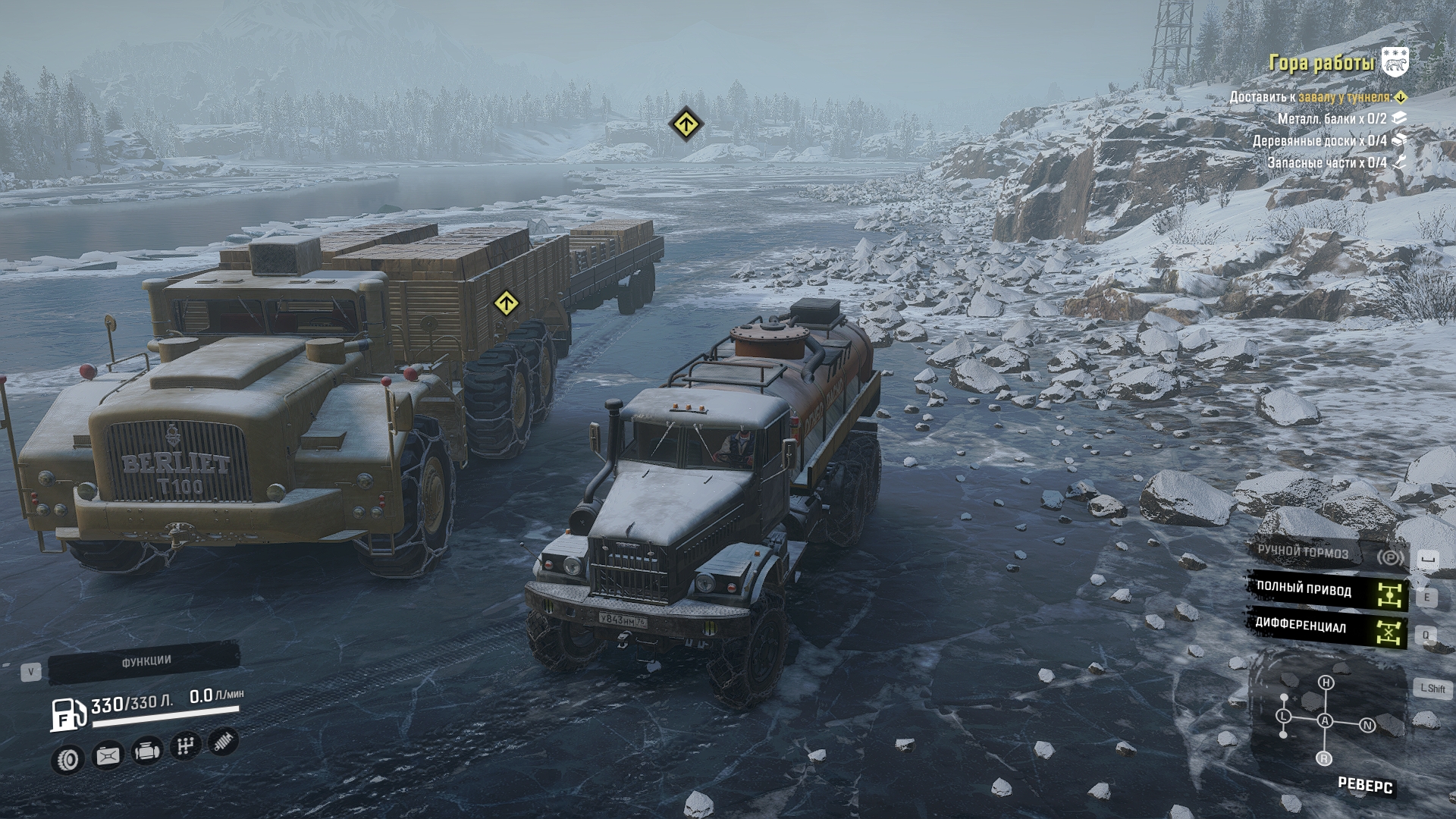This screenshot has height=819, width=1456.
Task: Click the distant yellow objective marker
Action: [686, 123]
